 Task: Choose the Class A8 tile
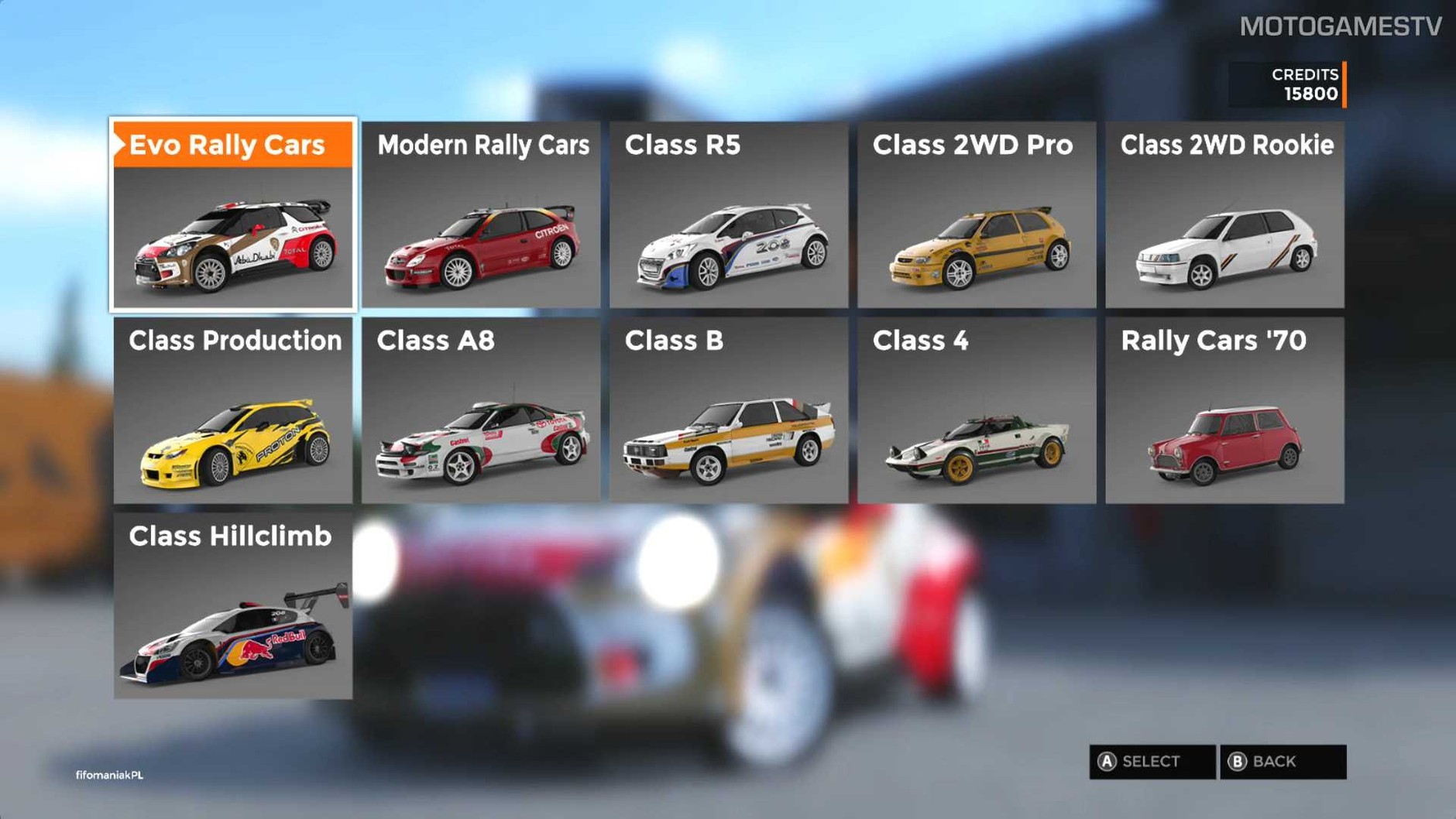tap(481, 410)
